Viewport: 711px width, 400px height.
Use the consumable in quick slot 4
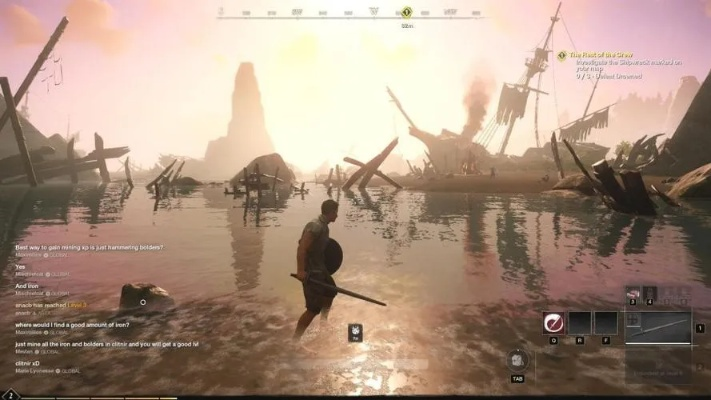point(650,295)
